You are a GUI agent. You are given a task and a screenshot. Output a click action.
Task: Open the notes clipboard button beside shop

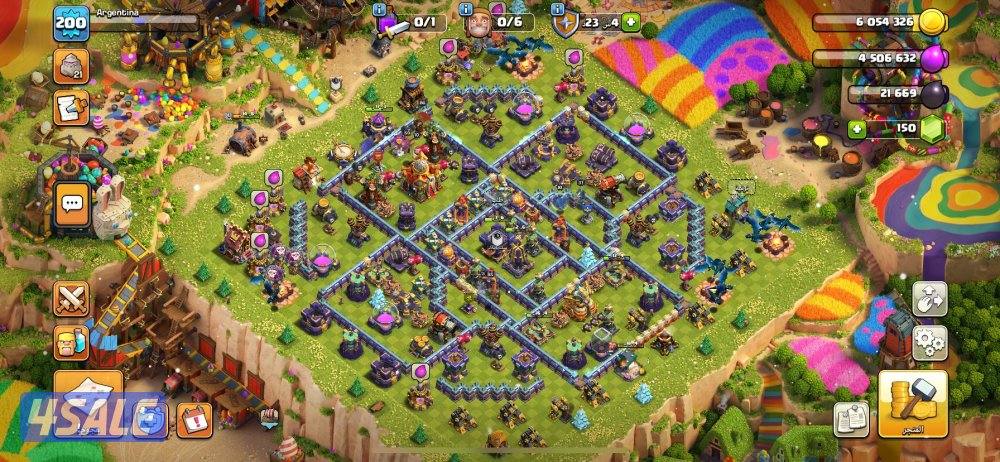851,418
